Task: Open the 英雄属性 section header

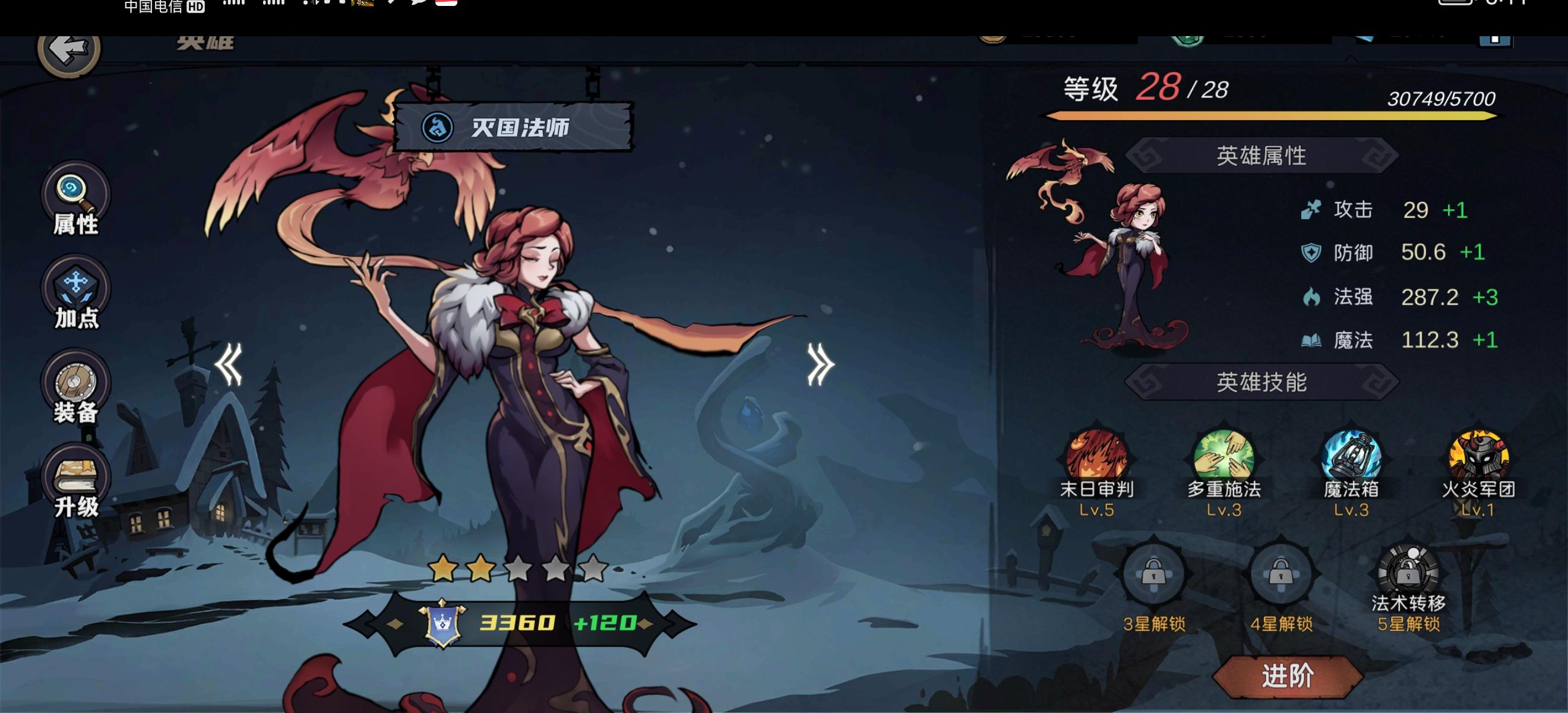Action: 1265,154
